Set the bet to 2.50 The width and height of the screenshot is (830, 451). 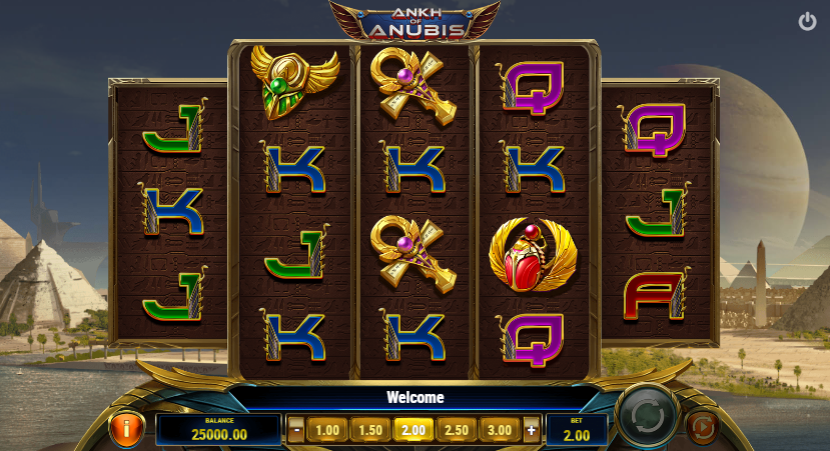pyautogui.click(x=456, y=430)
